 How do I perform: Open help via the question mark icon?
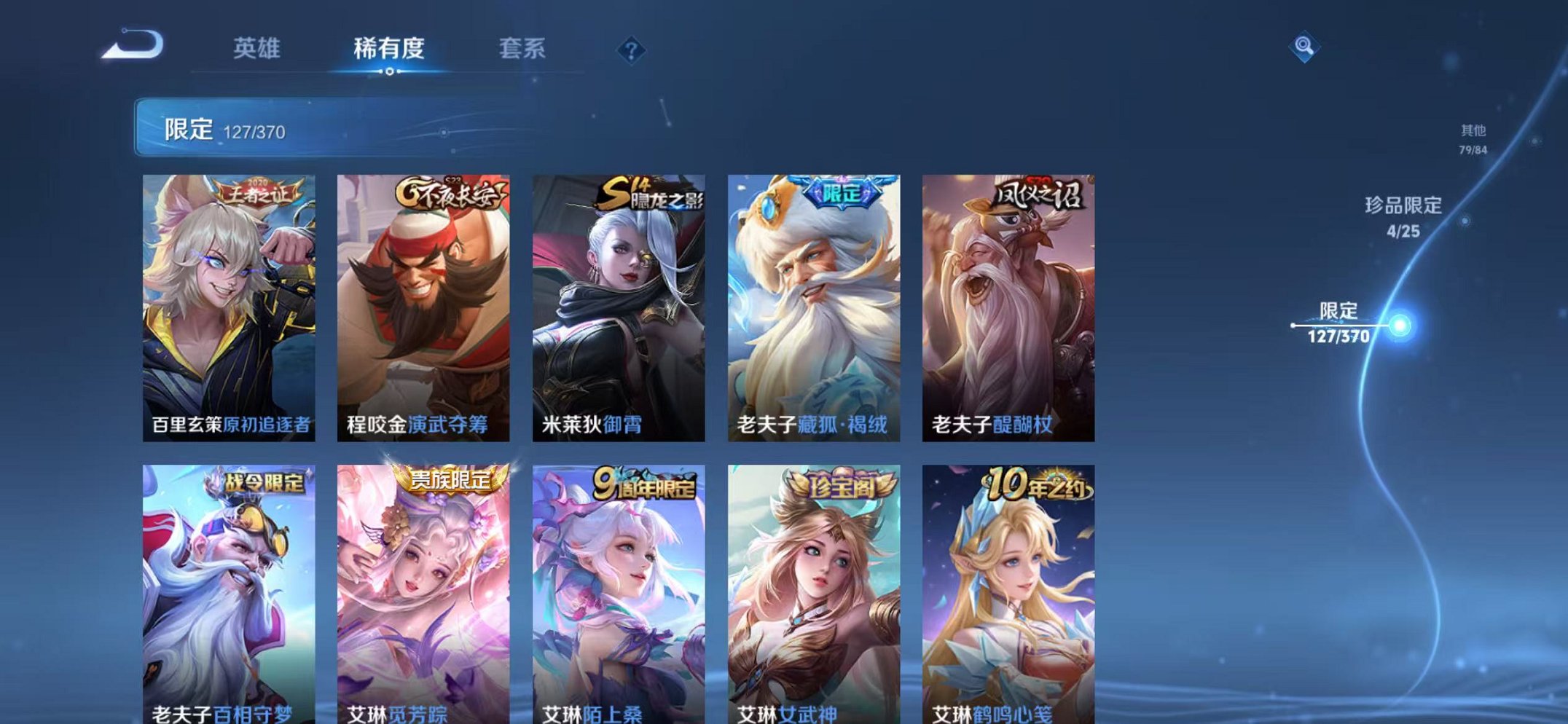tap(631, 48)
